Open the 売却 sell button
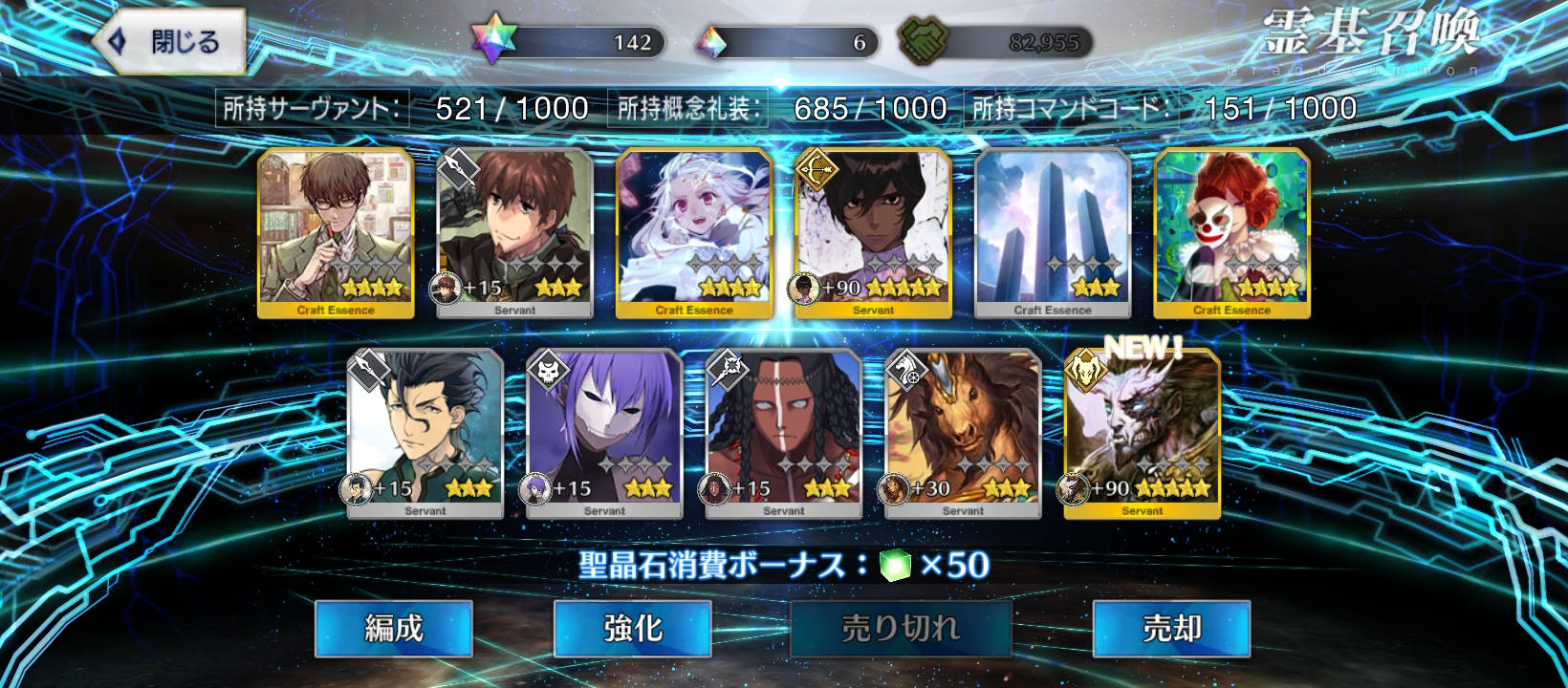 [x=1171, y=628]
